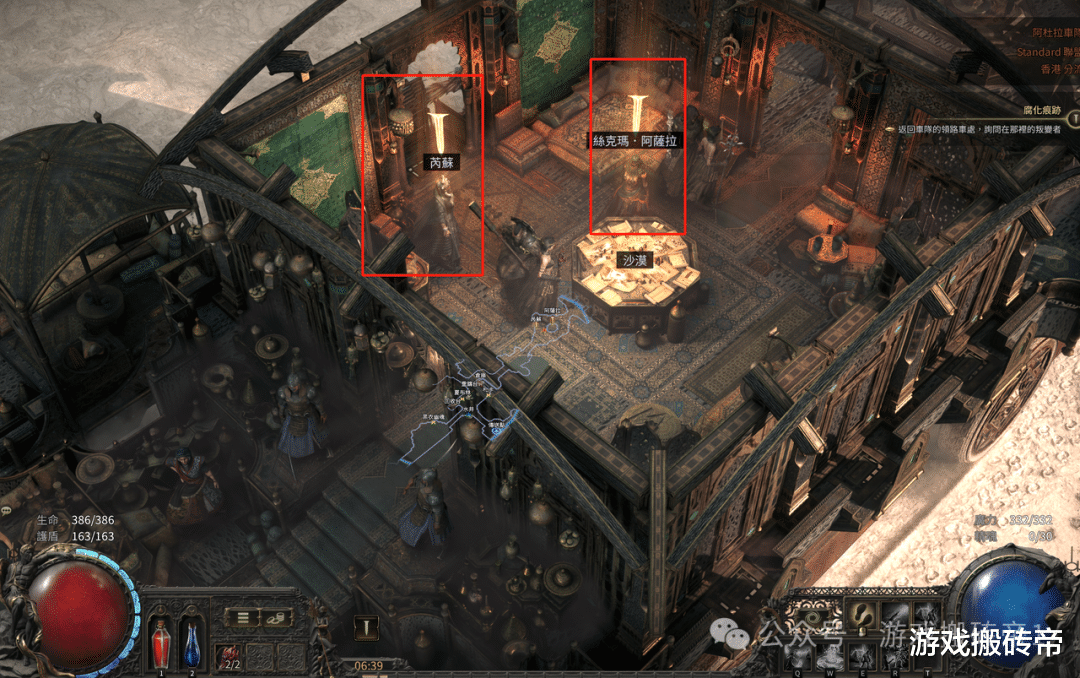The height and width of the screenshot is (678, 1080).
Task: Click the red charm slot showing 2/2
Action: coord(231,655)
